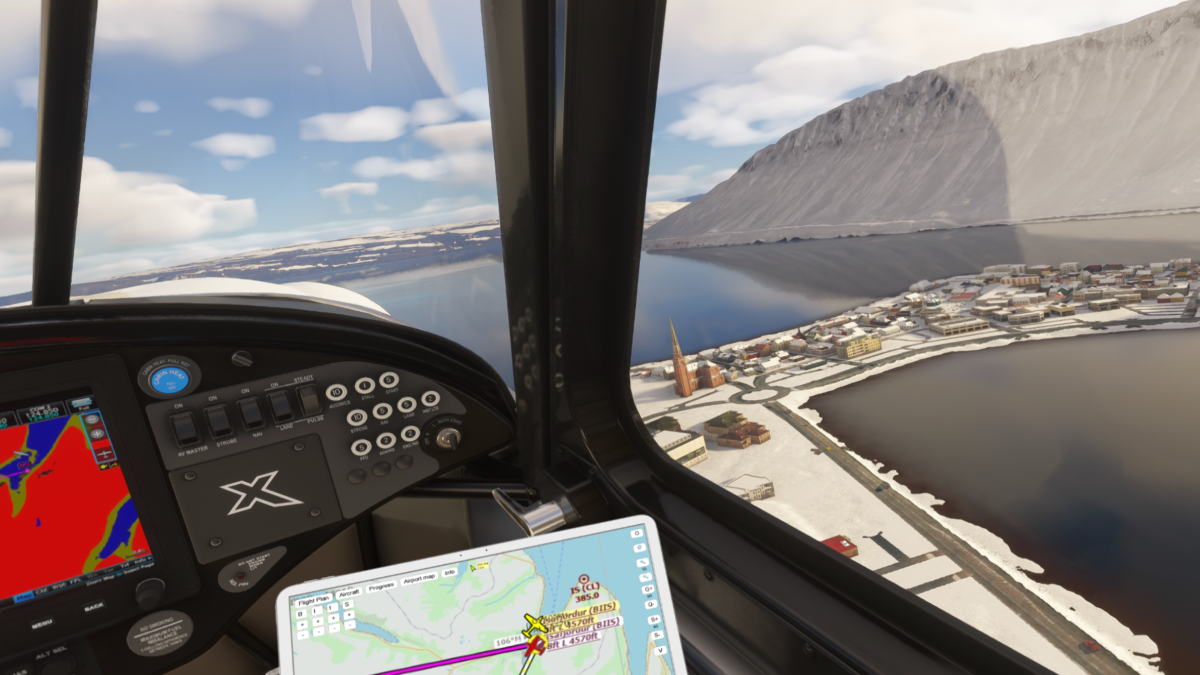
Task: Turn the GPS display's rotary knob
Action: point(149,593)
